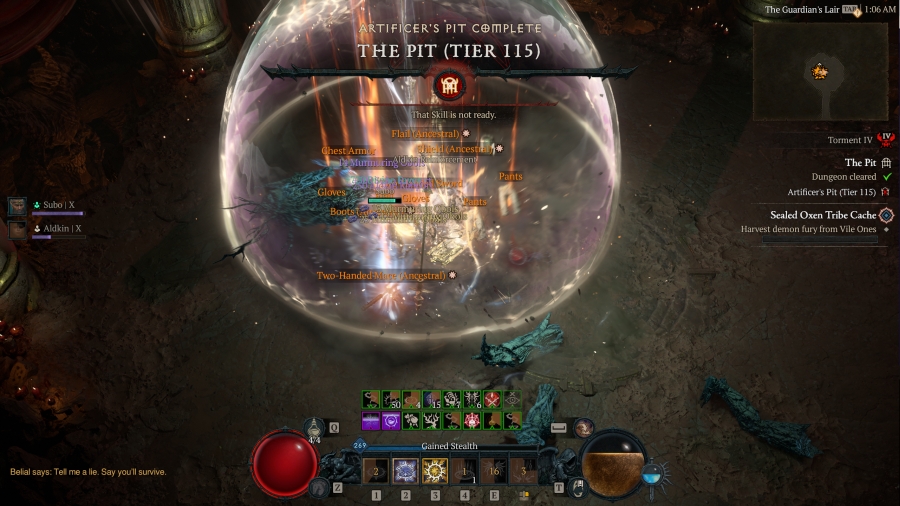Activate the golden sunburst skill in slot 3

click(x=435, y=470)
